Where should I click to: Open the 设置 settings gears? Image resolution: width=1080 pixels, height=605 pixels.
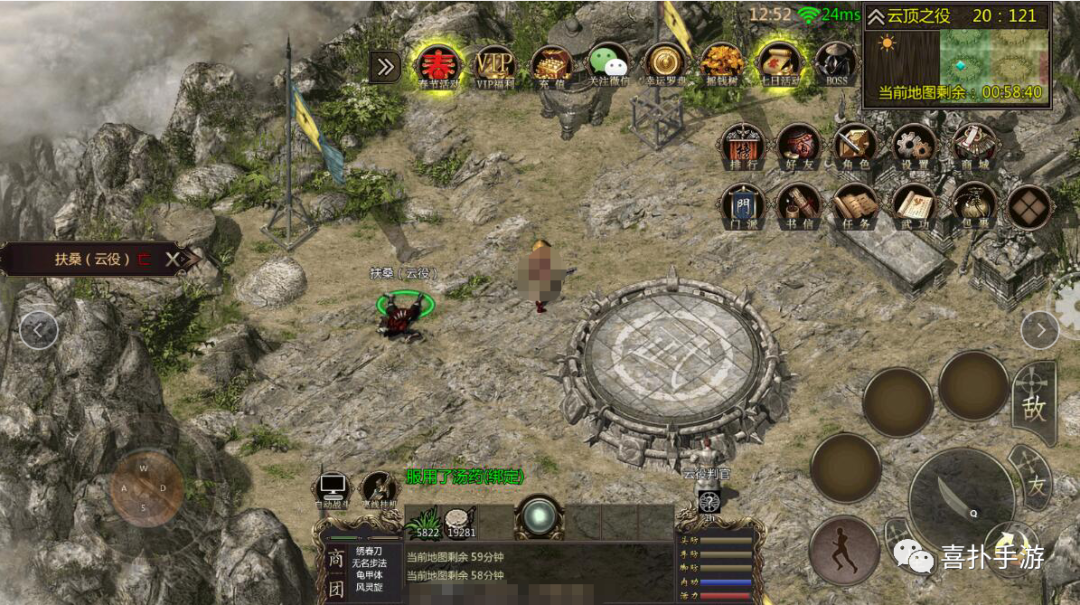click(913, 146)
